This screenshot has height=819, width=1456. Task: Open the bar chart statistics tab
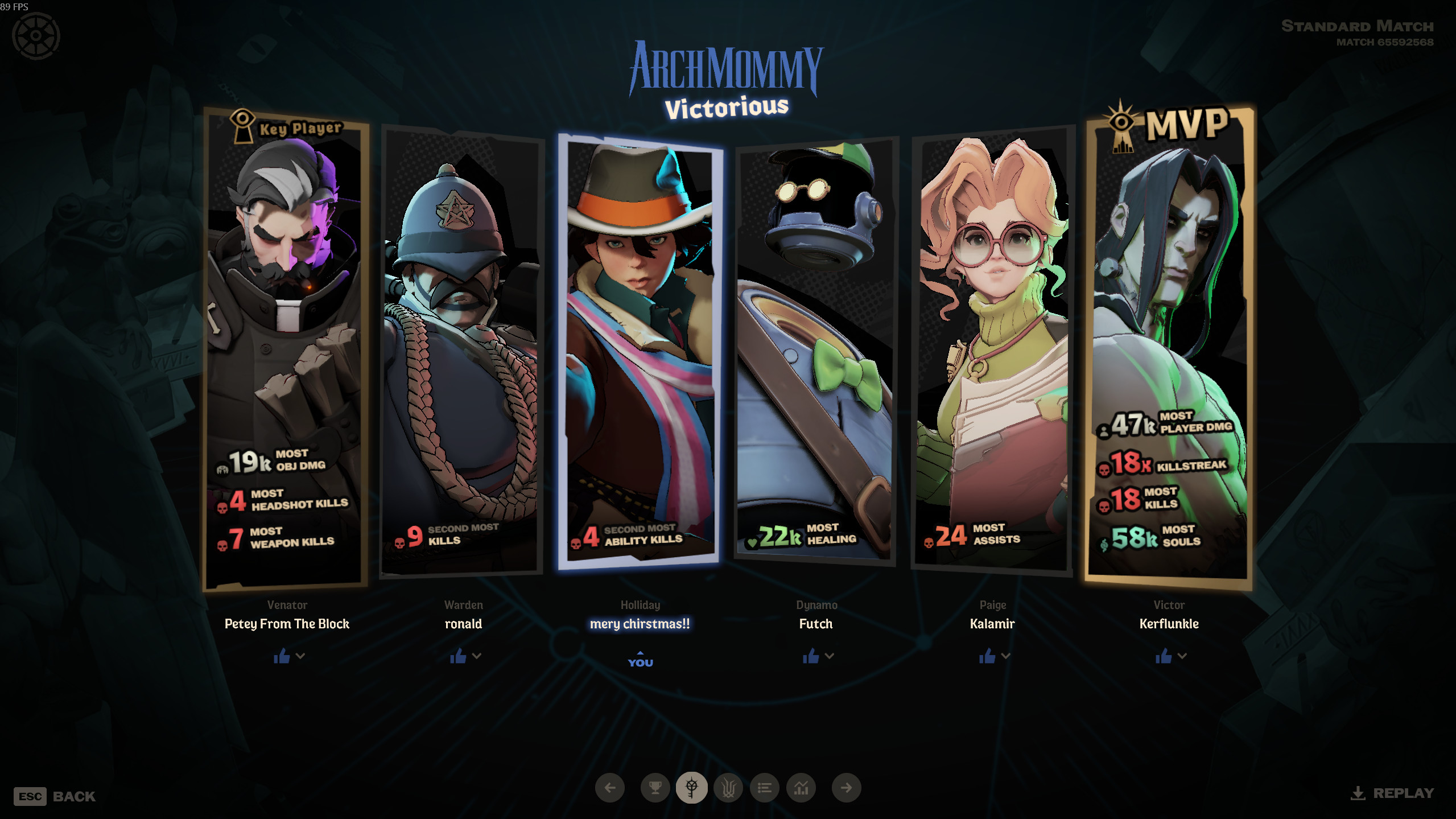tap(801, 788)
